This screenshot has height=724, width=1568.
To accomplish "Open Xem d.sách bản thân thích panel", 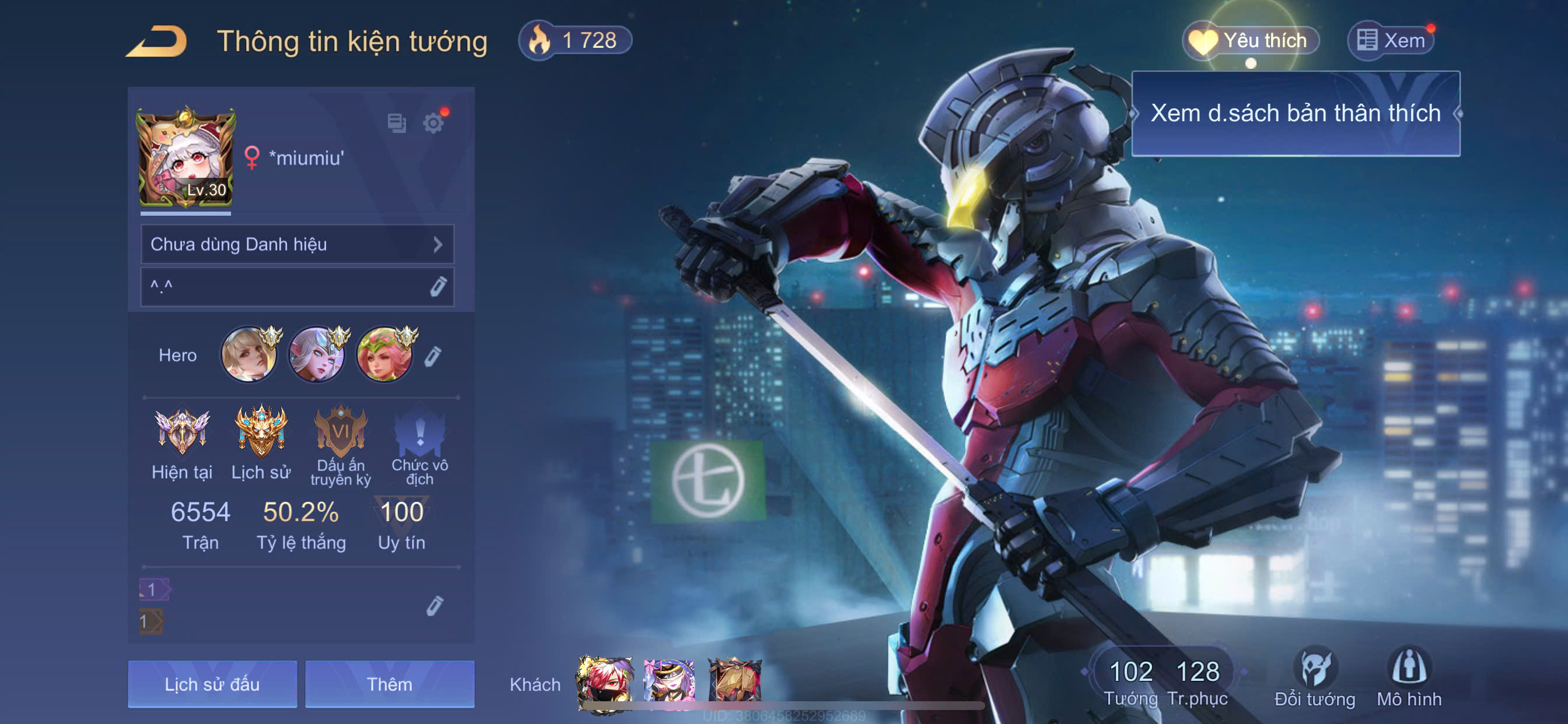I will pyautogui.click(x=1296, y=114).
